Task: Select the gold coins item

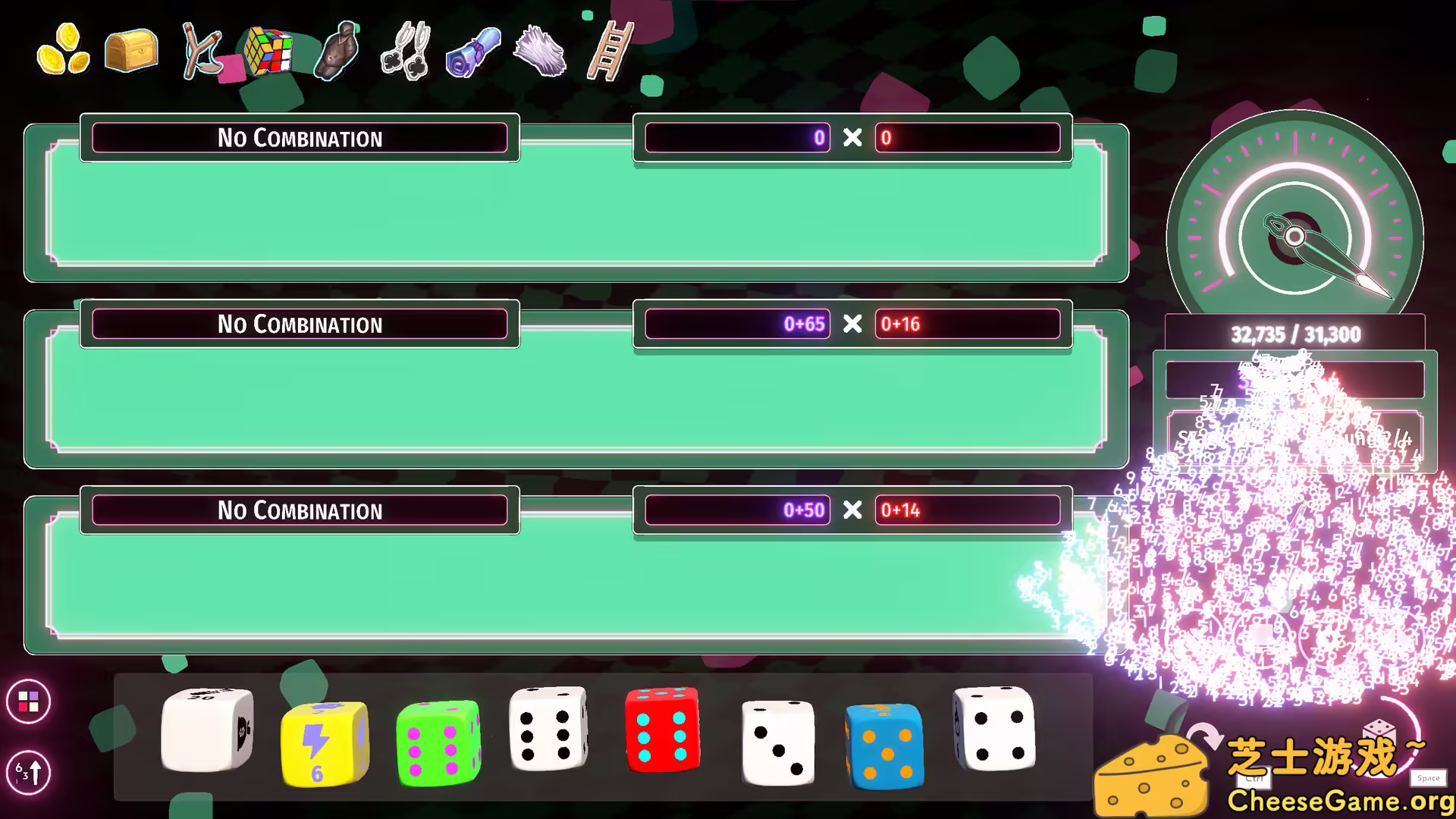Action: coord(64,52)
